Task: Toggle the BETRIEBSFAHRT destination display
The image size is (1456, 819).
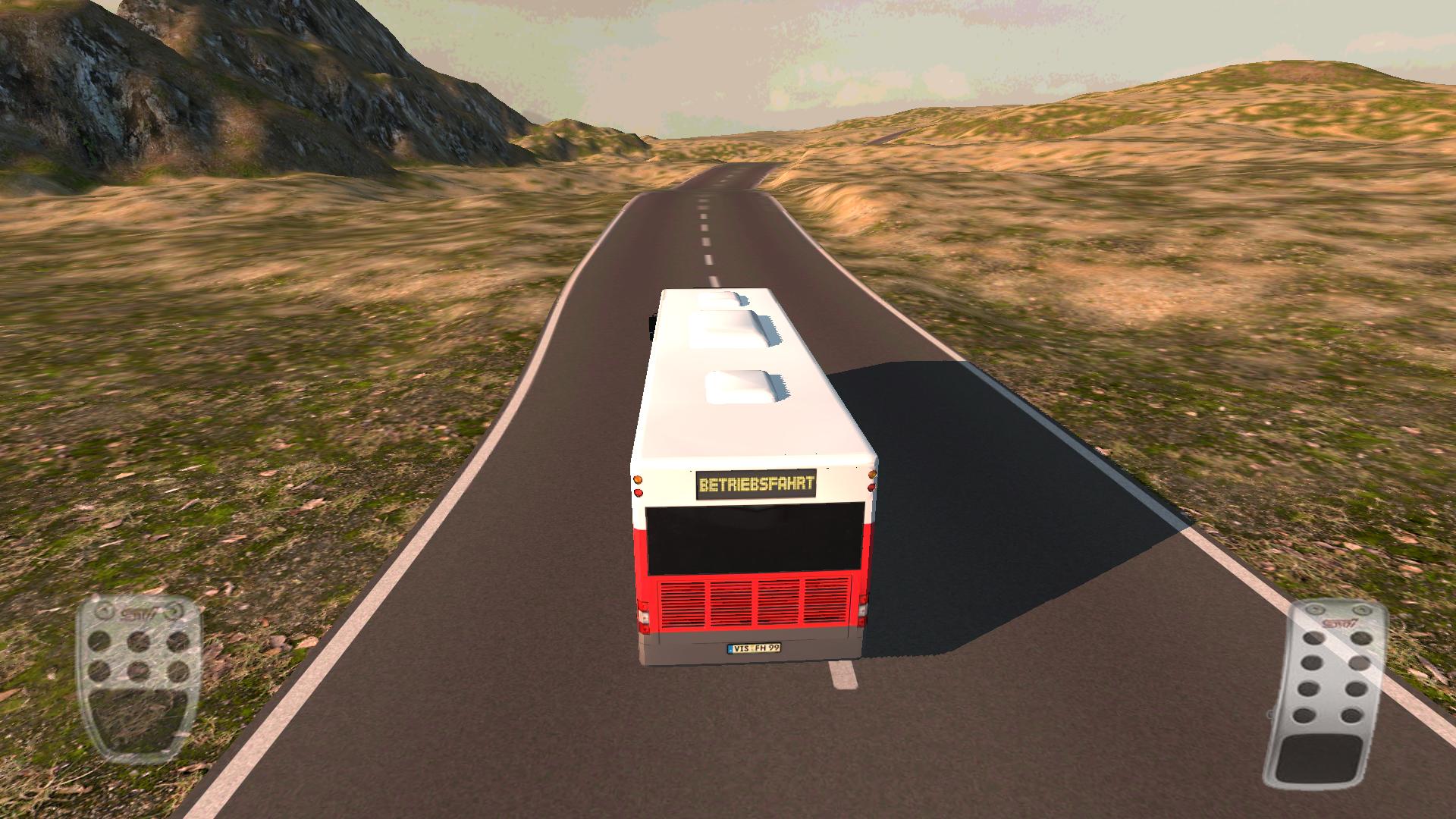Action: (757, 483)
